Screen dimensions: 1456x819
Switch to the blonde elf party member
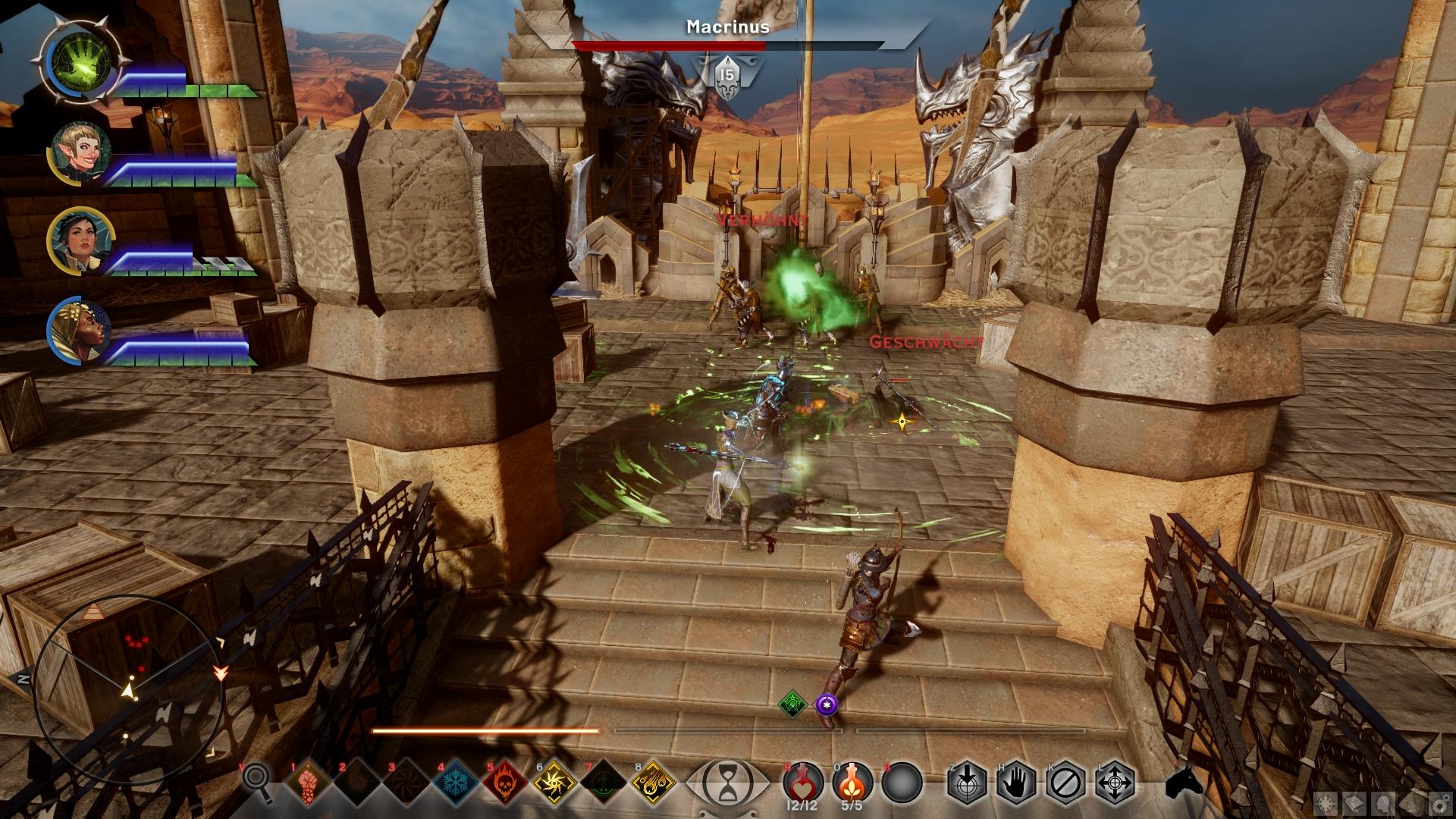(82, 152)
